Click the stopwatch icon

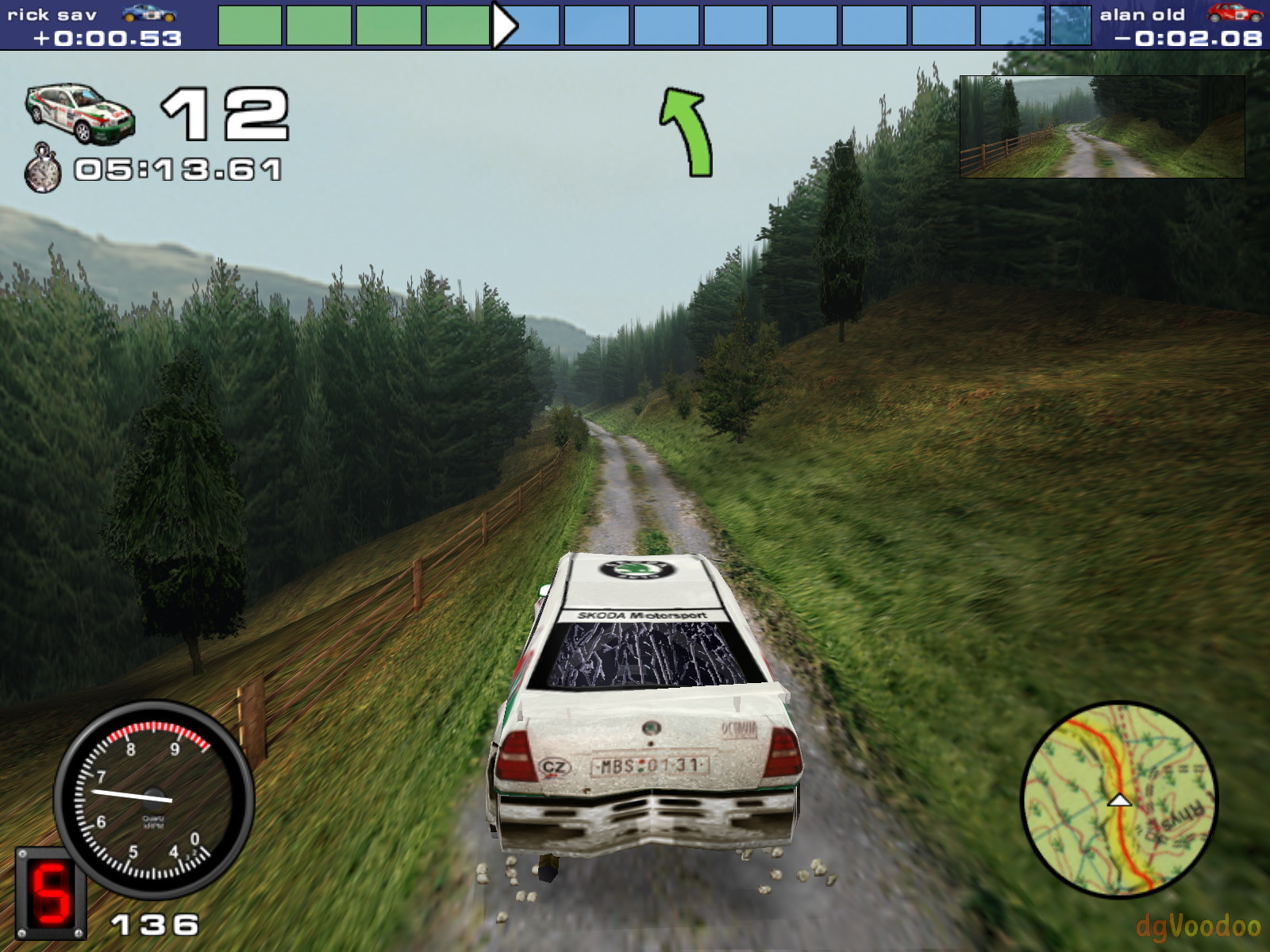(x=43, y=168)
